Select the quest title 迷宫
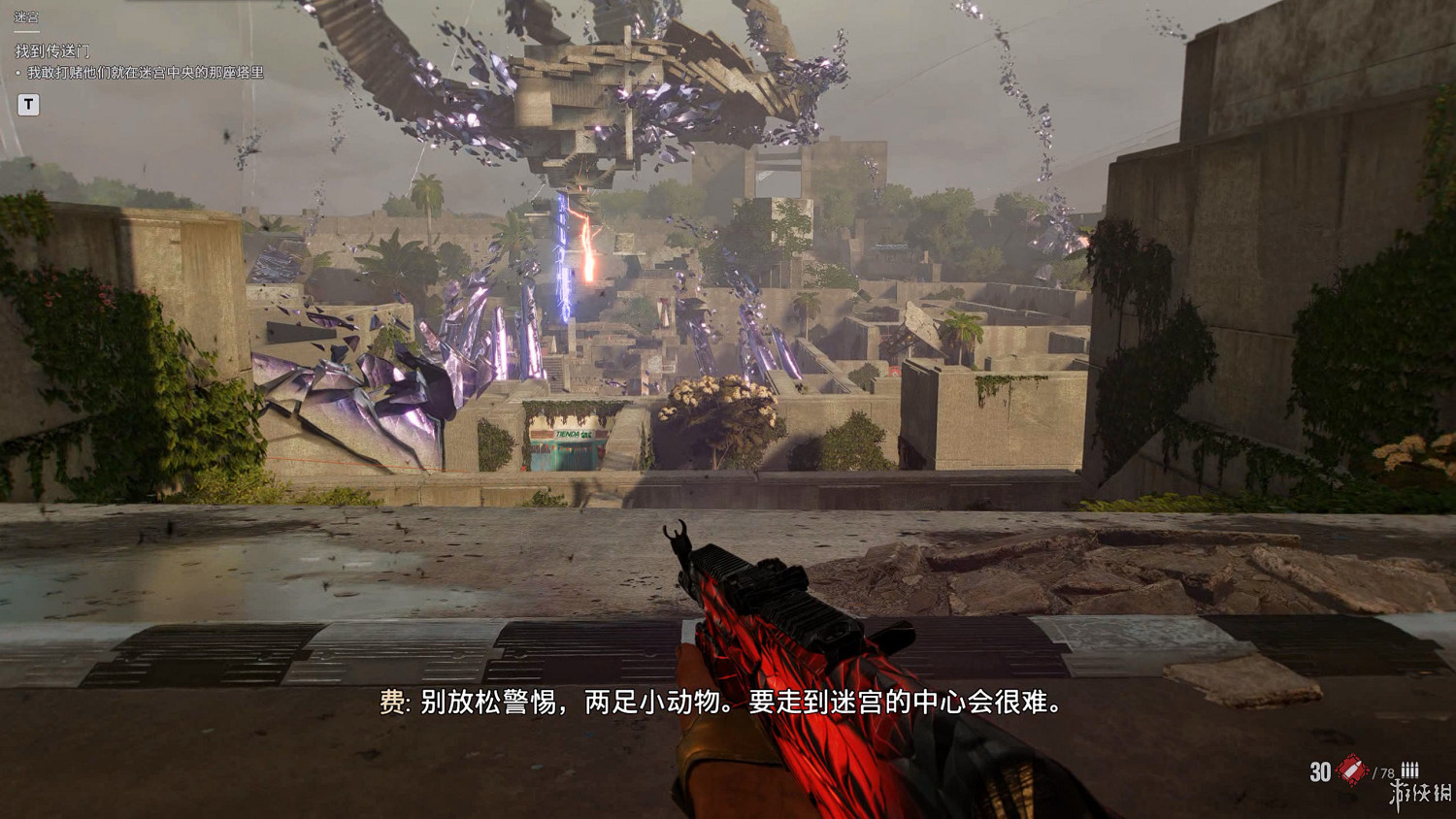This screenshot has width=1456, height=819. (x=27, y=15)
